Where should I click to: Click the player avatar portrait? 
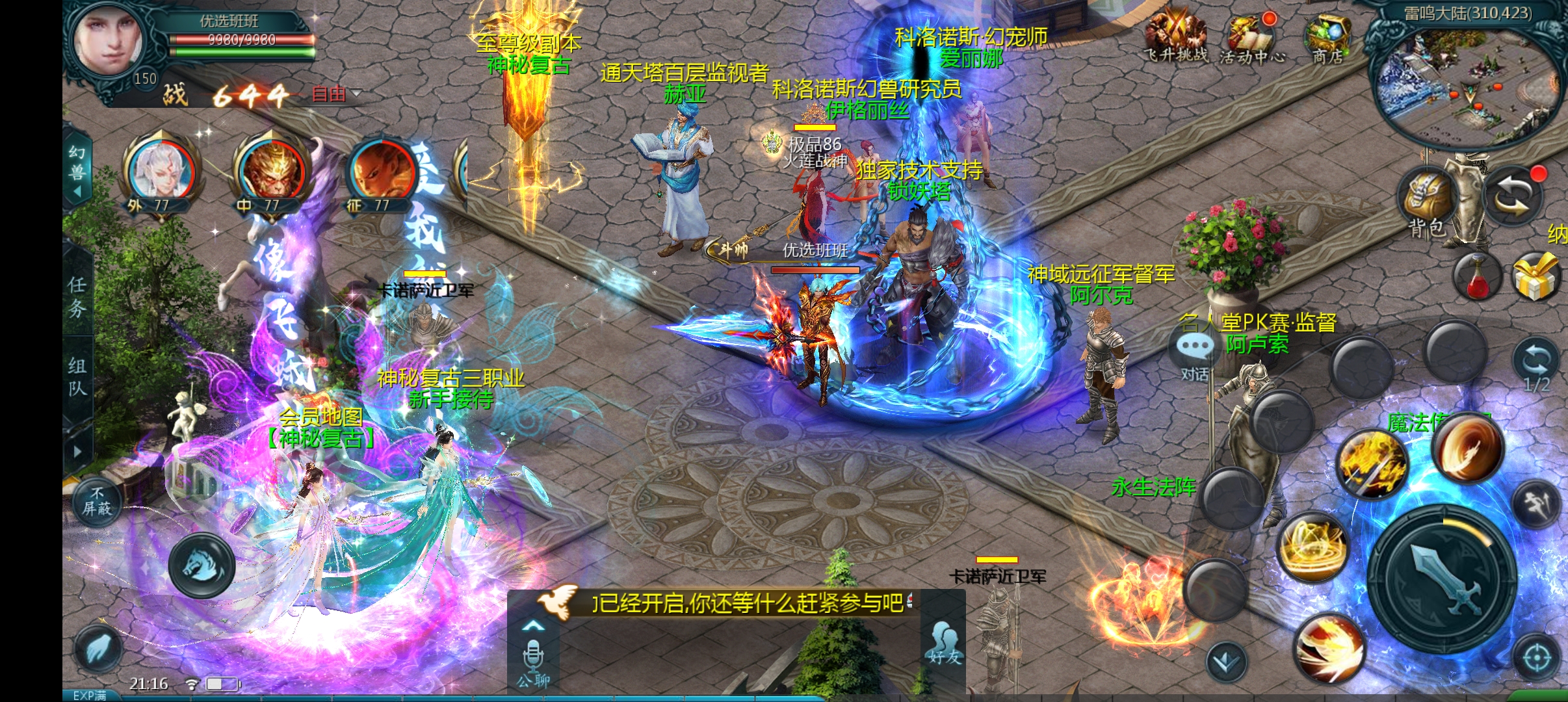click(108, 43)
